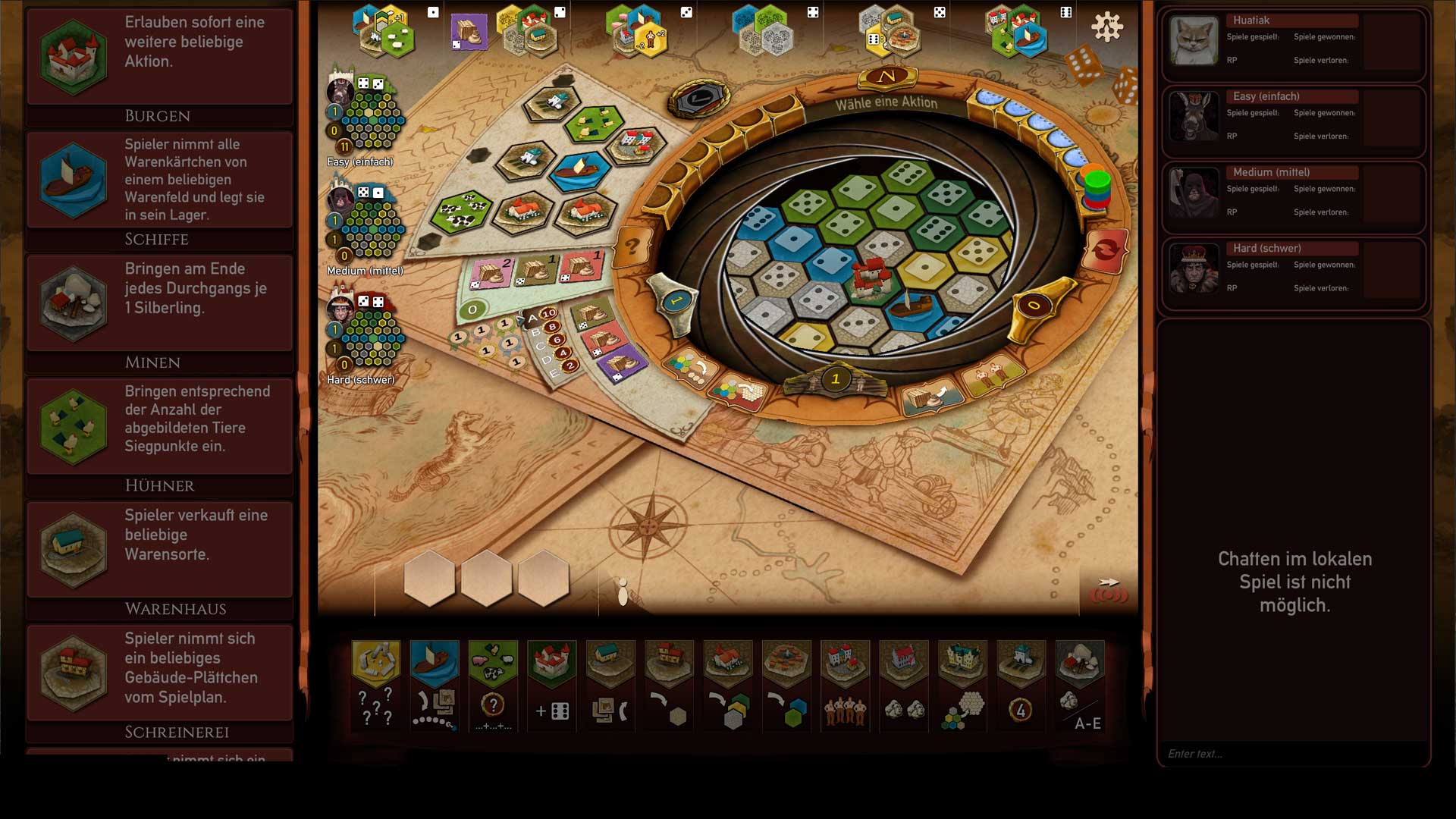1456x819 pixels.
Task: Click the four workers tile in the bottom row
Action: [844, 682]
